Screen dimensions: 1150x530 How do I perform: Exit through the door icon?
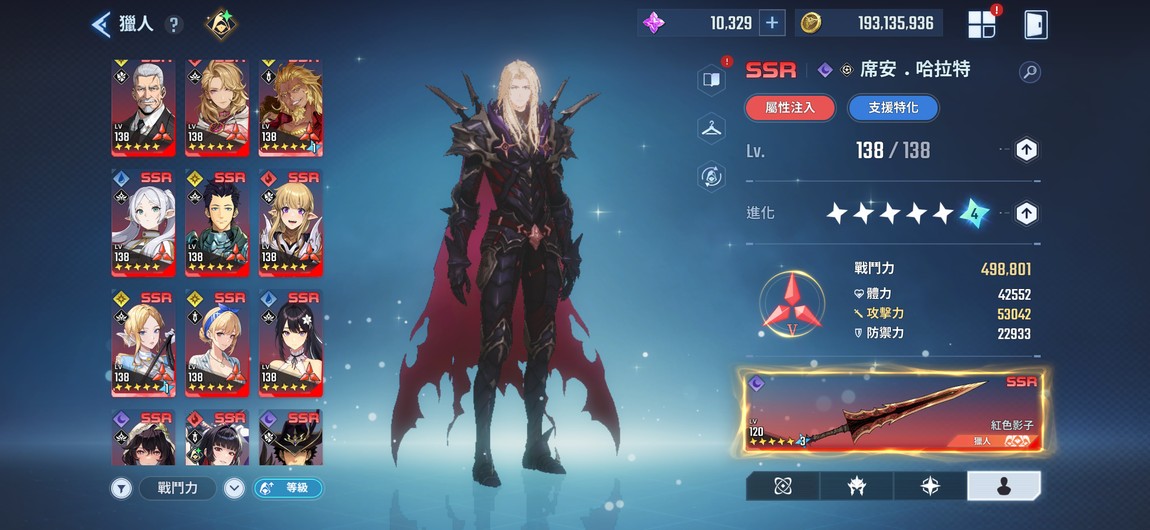pos(1036,24)
